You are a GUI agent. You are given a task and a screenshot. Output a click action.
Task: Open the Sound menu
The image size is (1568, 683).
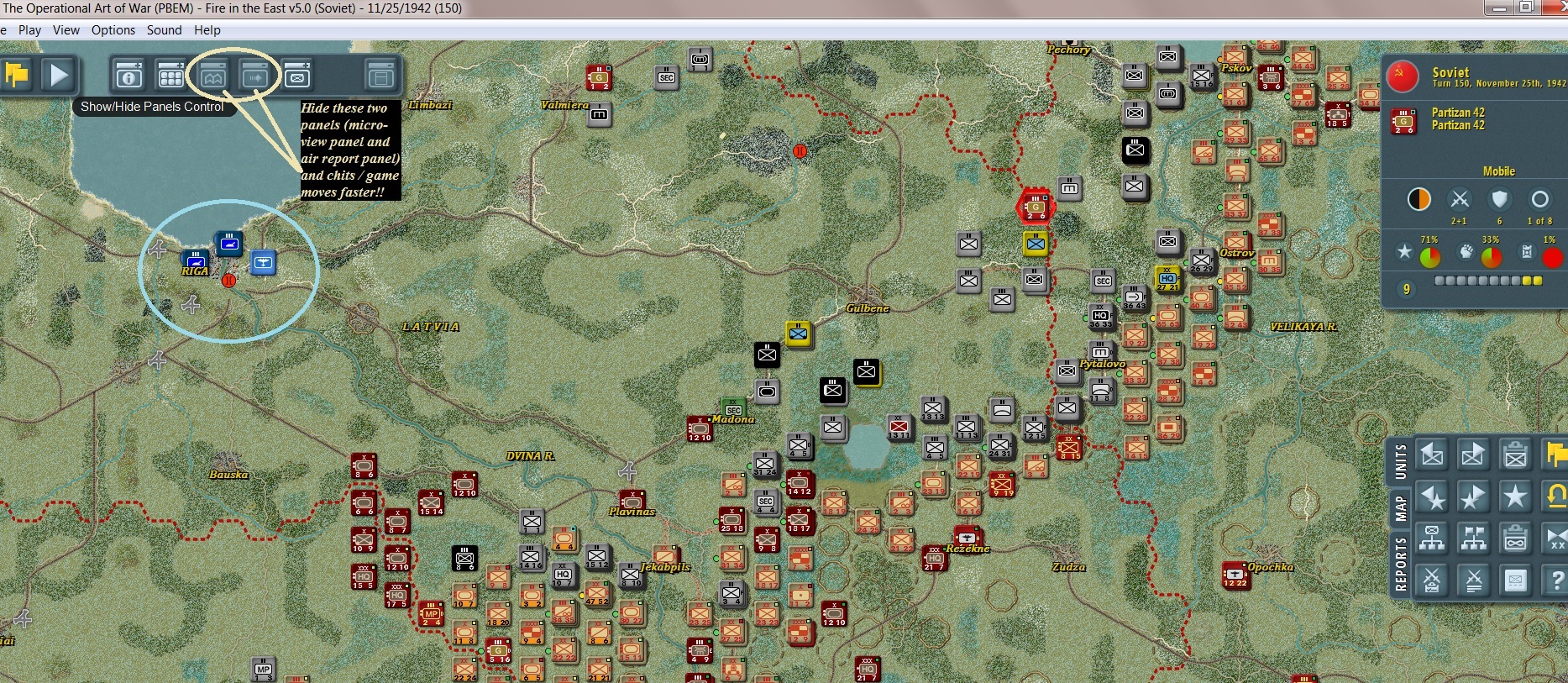(x=165, y=30)
